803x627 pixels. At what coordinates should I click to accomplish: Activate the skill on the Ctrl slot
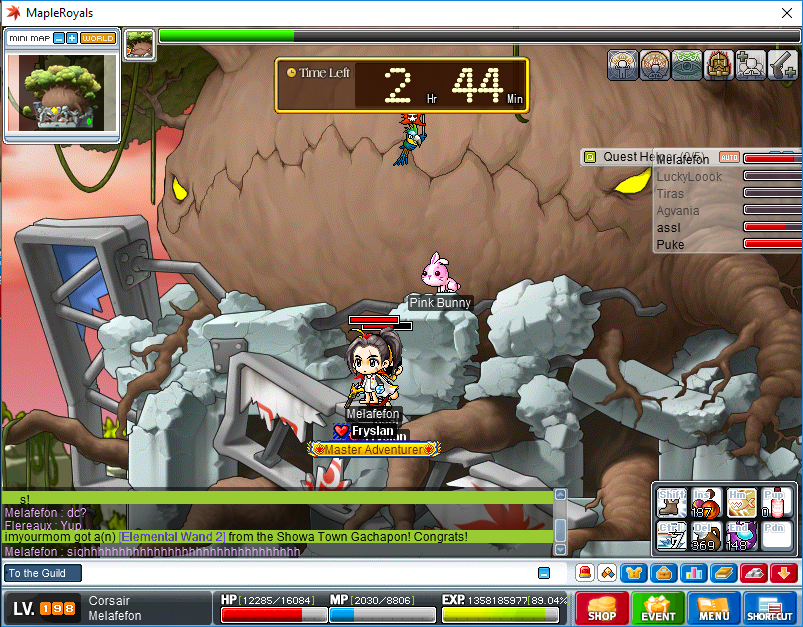[672, 535]
